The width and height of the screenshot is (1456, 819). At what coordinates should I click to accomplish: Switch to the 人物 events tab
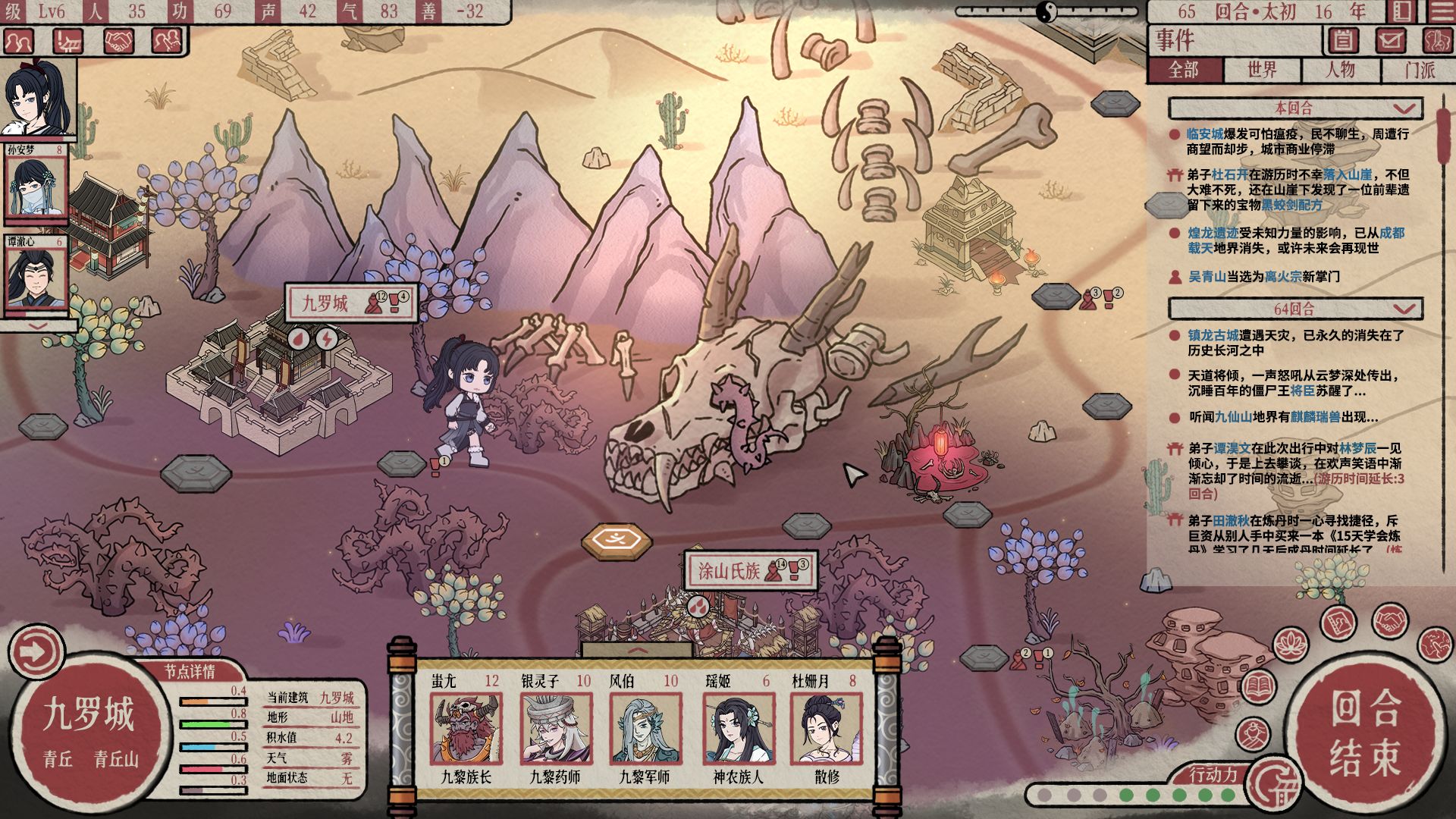pos(1340,70)
